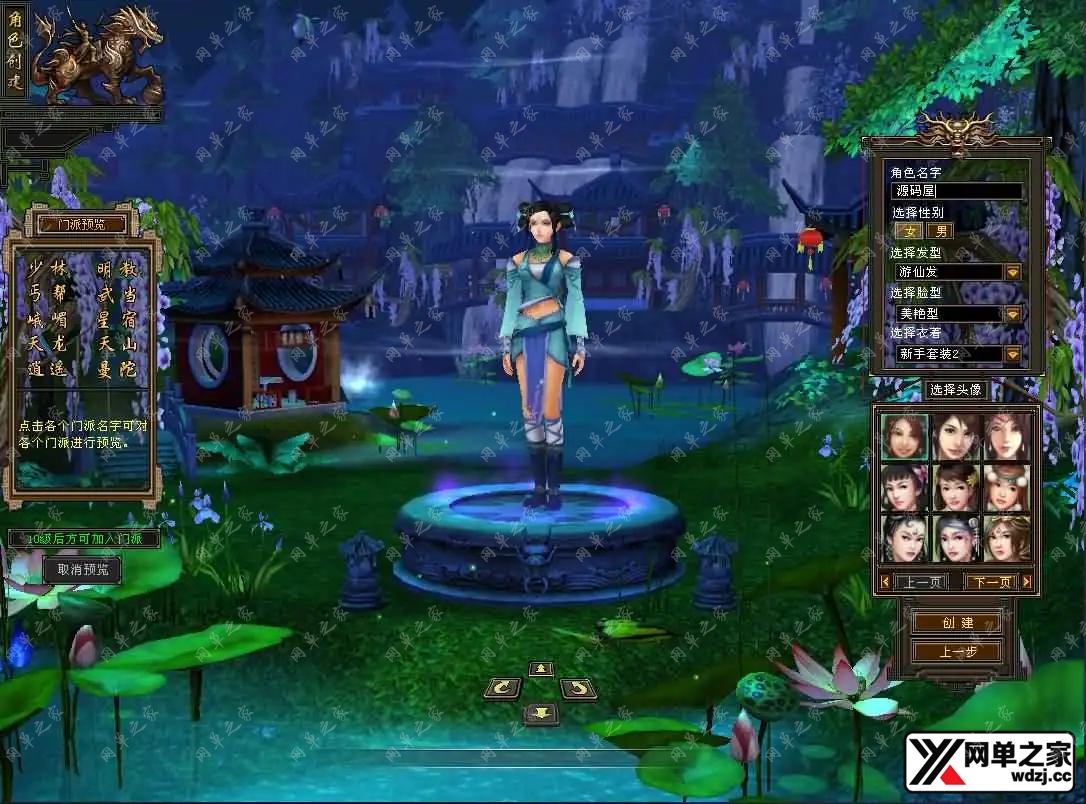Edit the 角色名字 character name field
Image resolution: width=1086 pixels, height=804 pixels.
point(957,191)
